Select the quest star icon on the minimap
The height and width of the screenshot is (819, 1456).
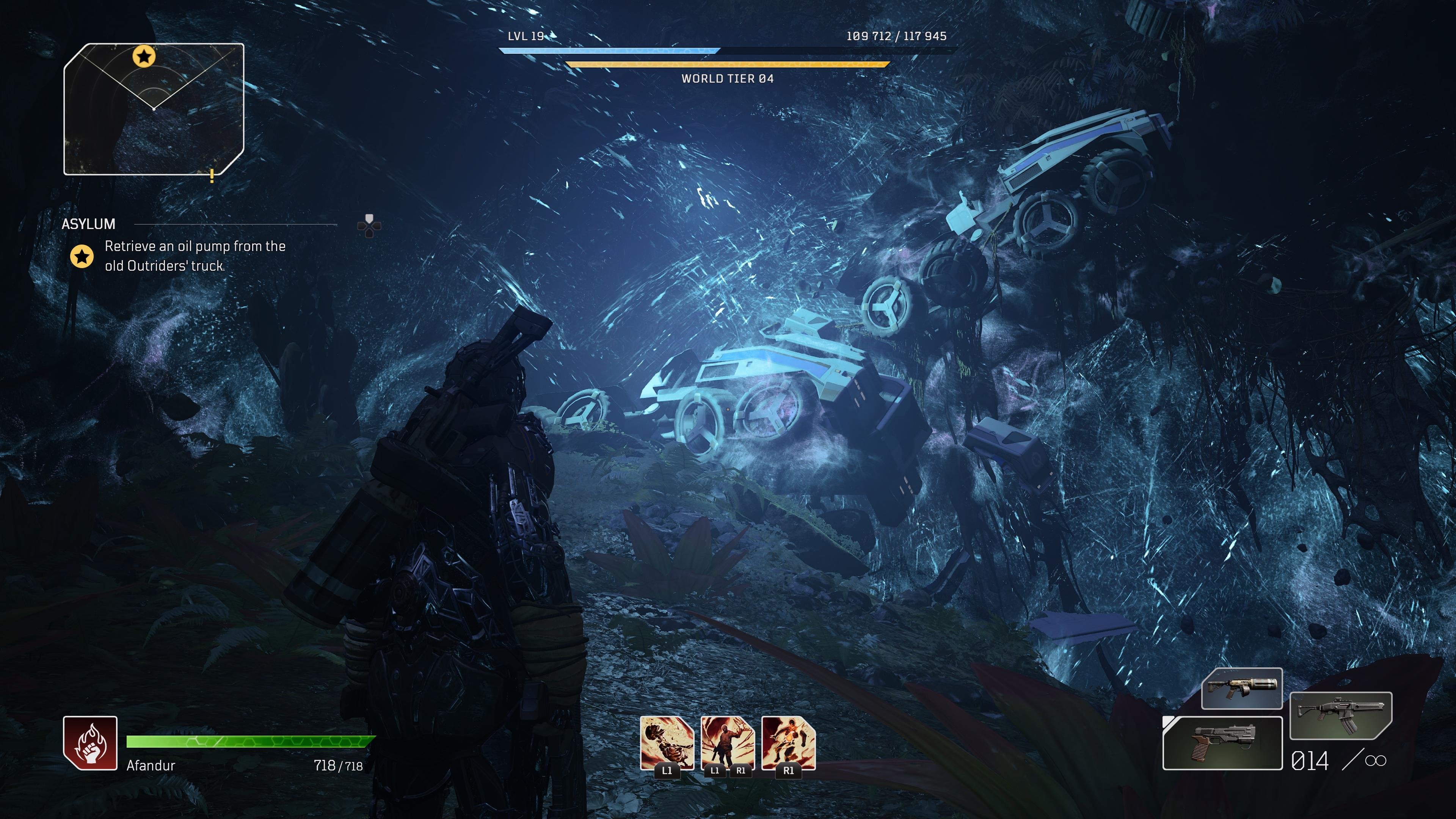click(x=145, y=56)
